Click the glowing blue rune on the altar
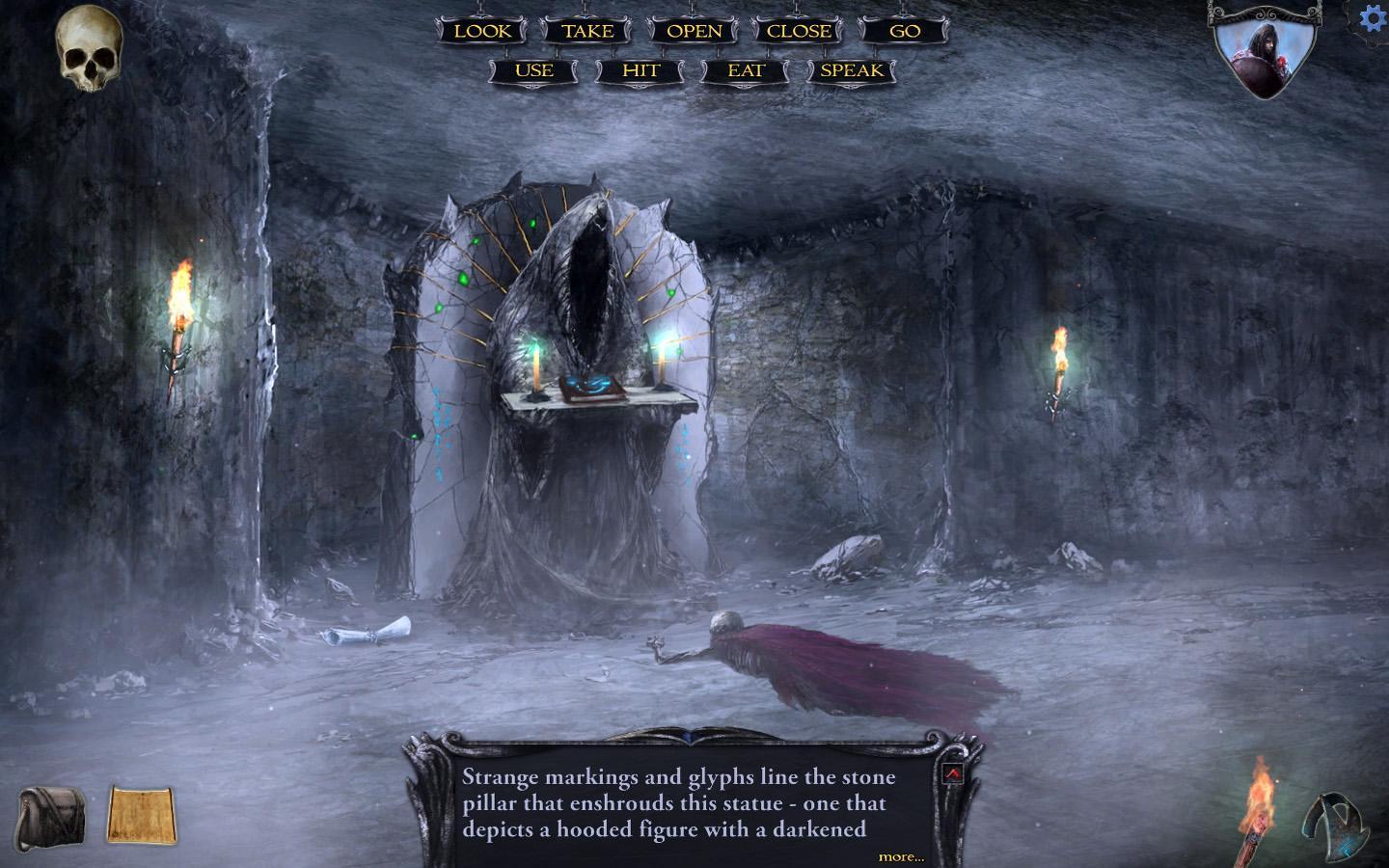This screenshot has height=868, width=1389. pos(591,383)
